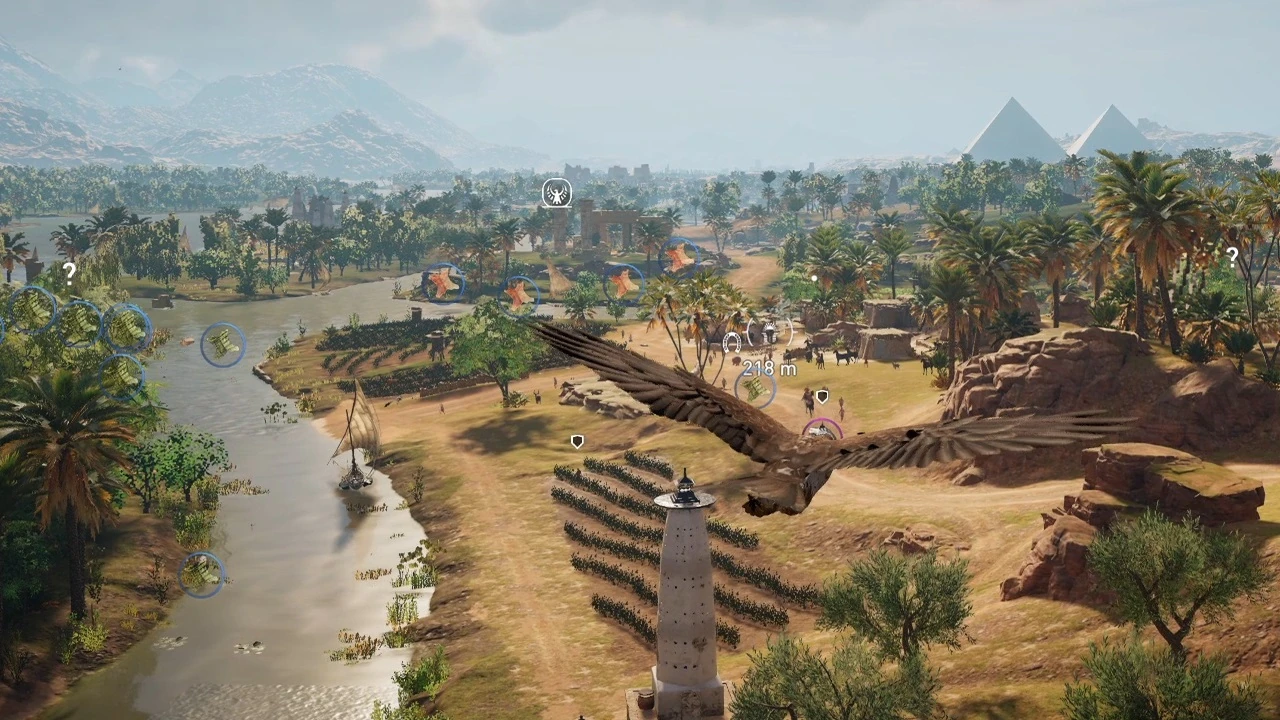1280x720 pixels.
Task: Select the leftmost orange flower resource marker
Action: pos(444,283)
